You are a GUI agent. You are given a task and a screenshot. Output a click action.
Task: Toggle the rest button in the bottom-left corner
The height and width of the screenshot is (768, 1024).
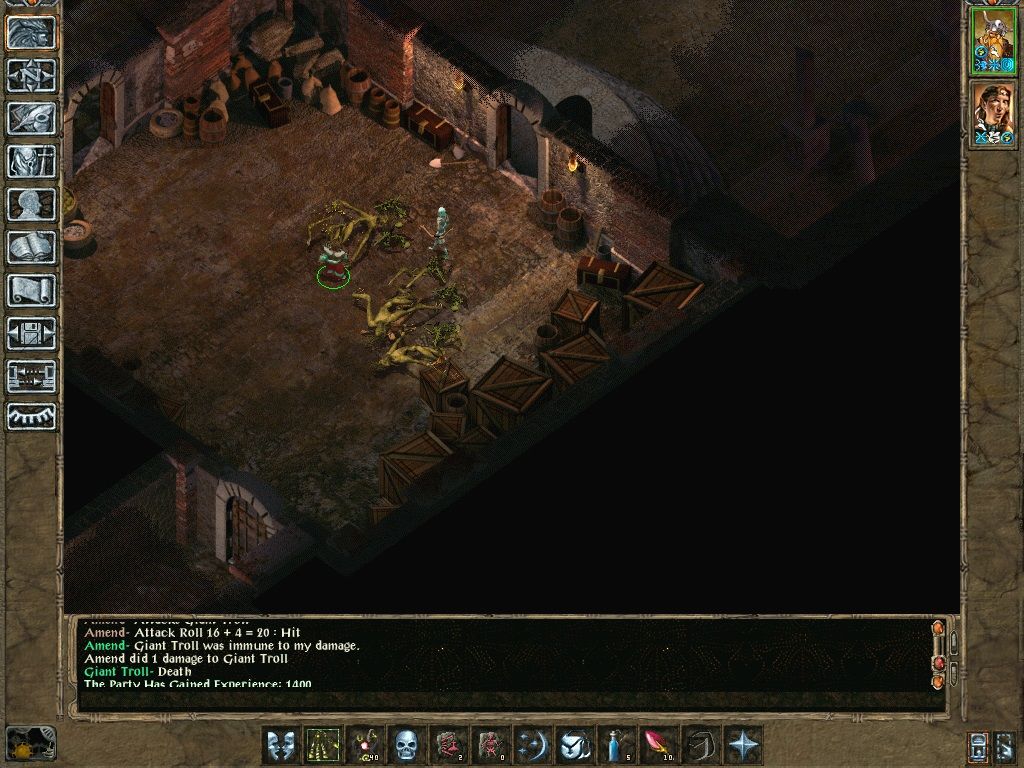[30, 745]
